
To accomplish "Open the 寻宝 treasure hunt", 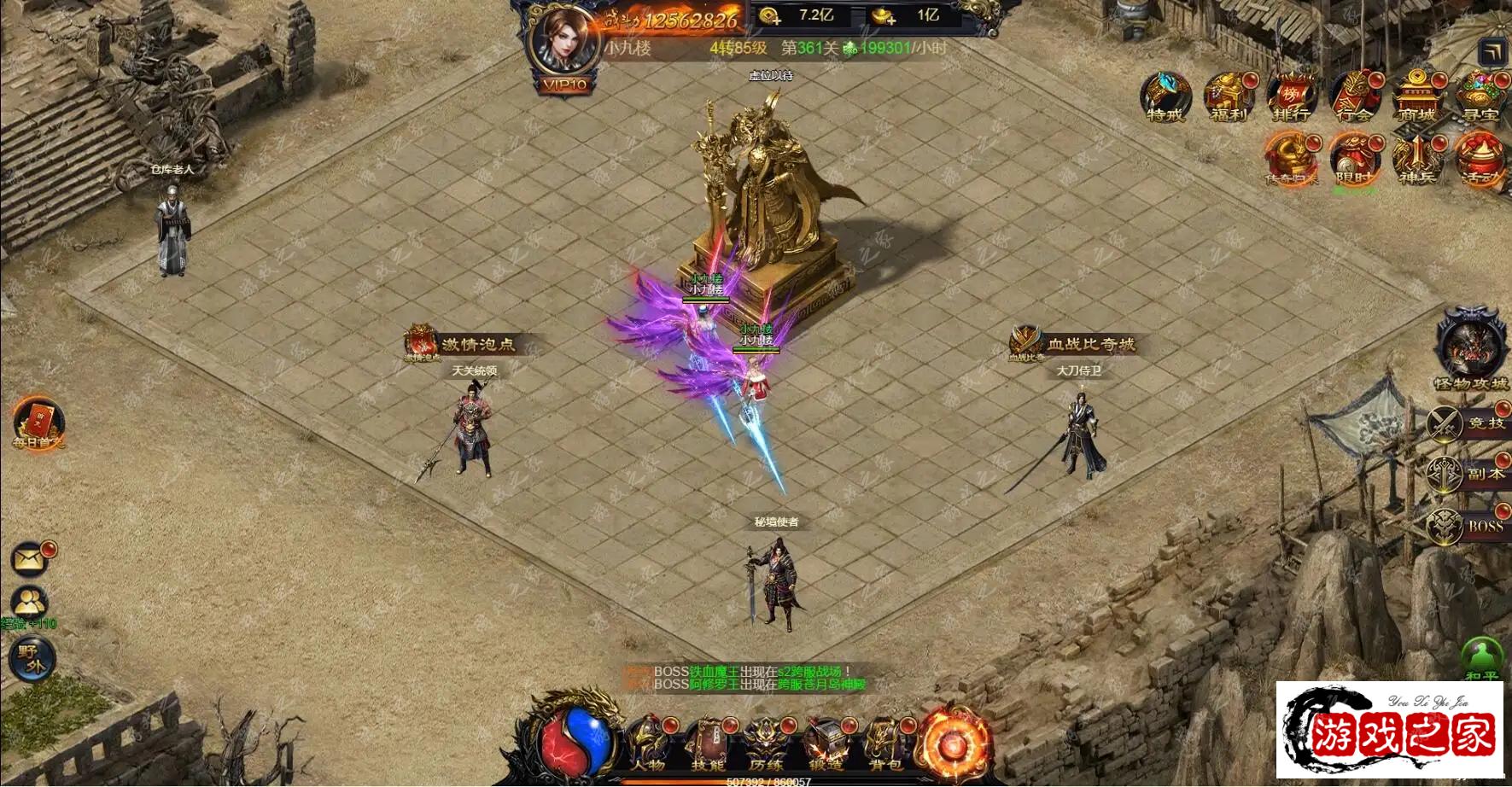I will click(1480, 96).
